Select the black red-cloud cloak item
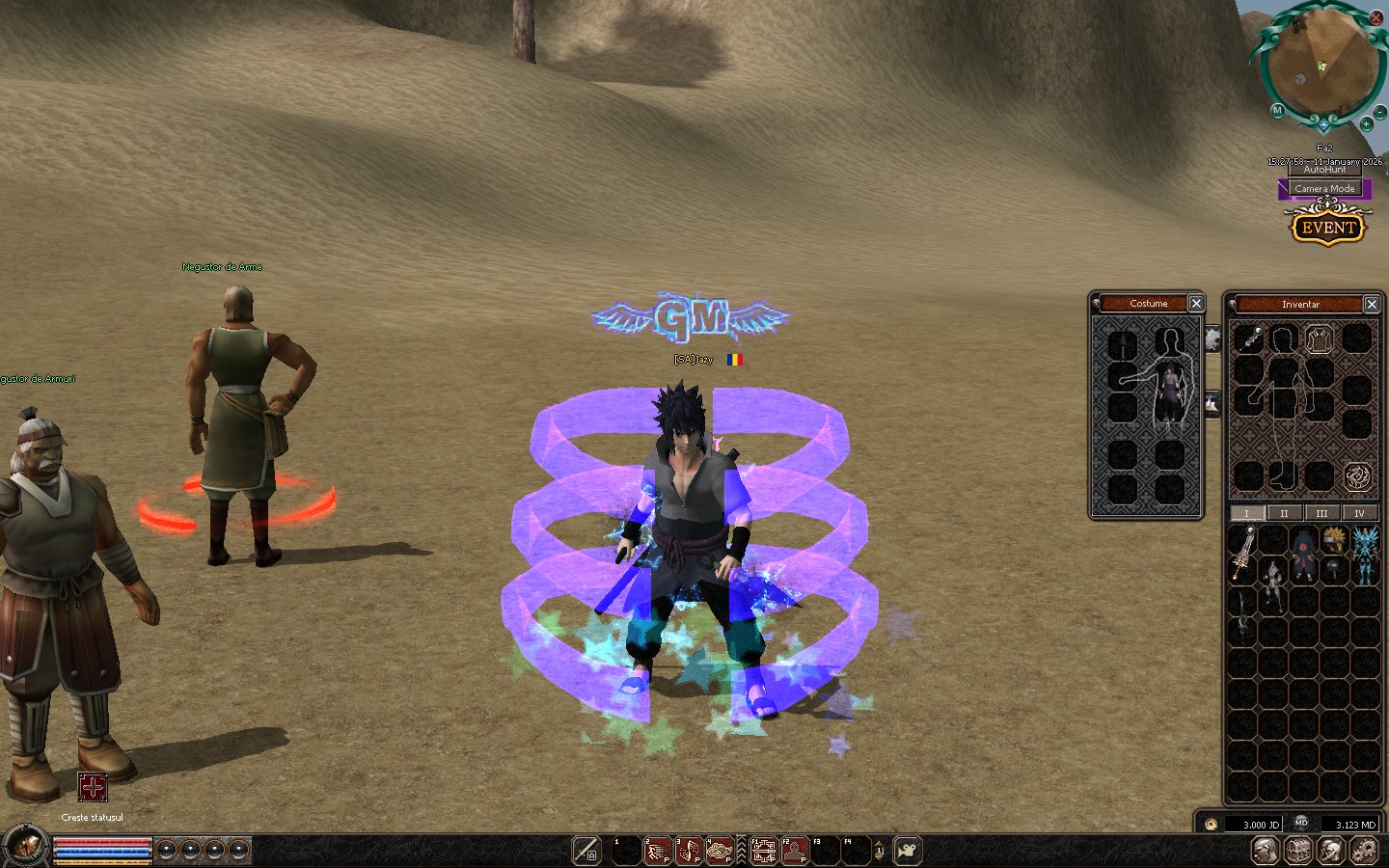1389x868 pixels. click(1304, 554)
